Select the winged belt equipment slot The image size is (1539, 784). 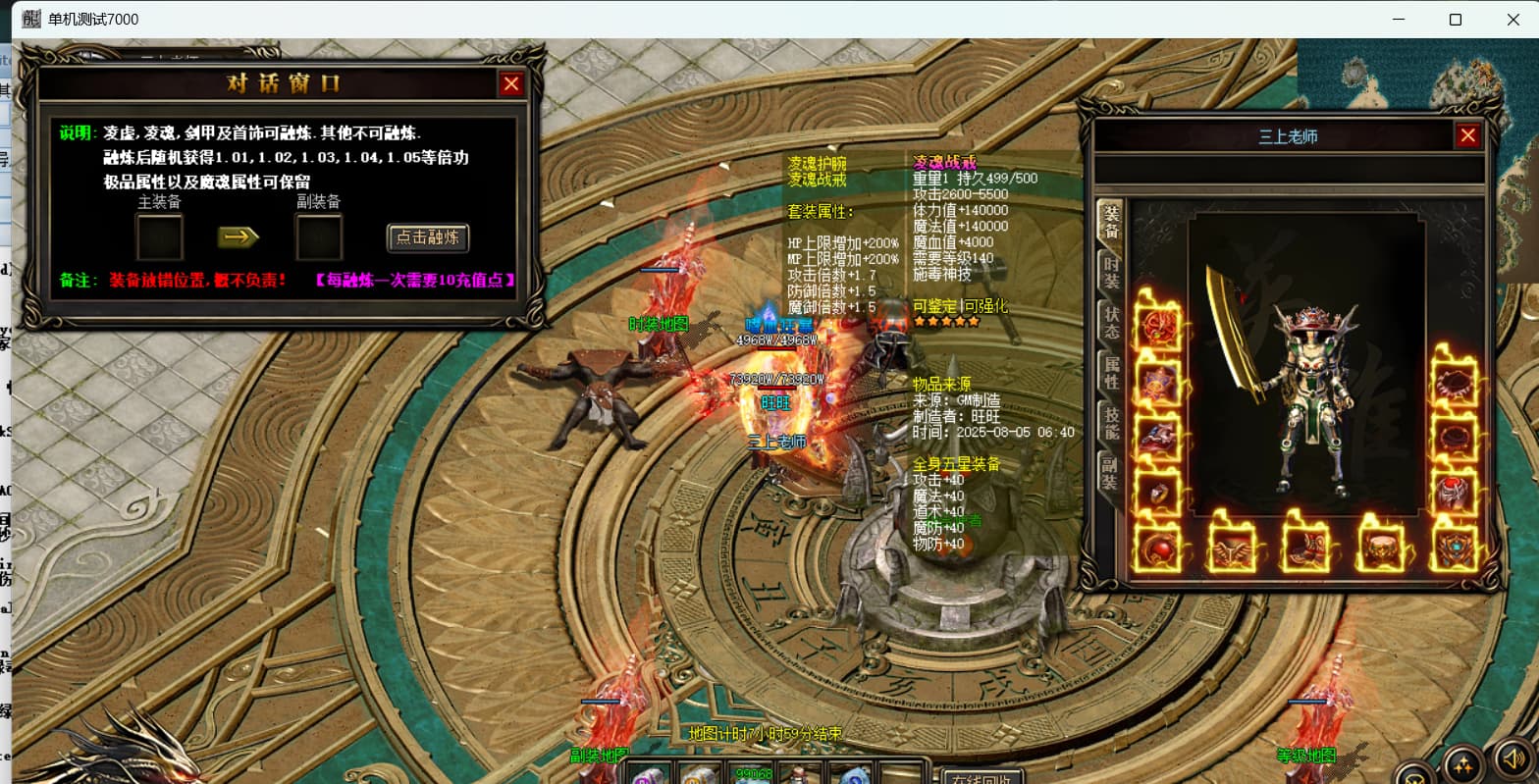click(1232, 548)
